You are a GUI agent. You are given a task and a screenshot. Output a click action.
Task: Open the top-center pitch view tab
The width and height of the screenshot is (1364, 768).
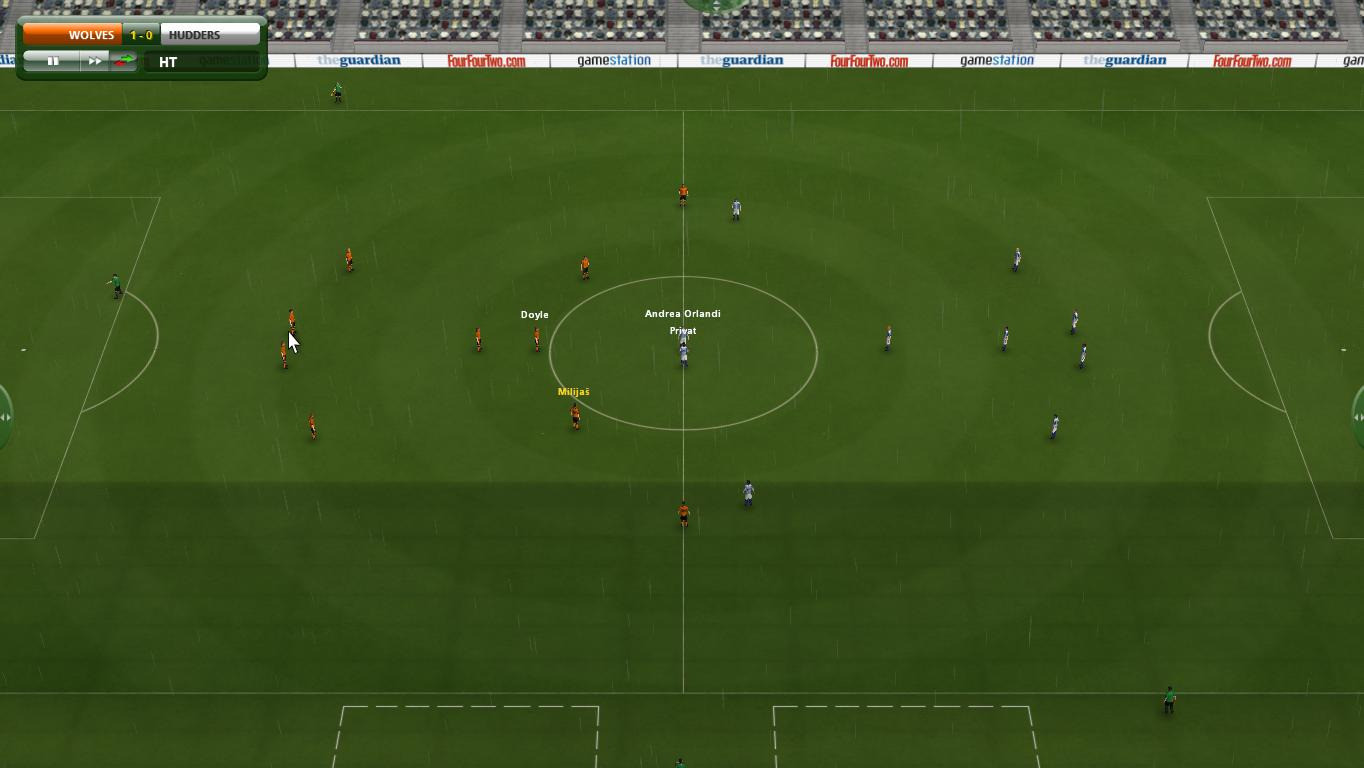716,6
